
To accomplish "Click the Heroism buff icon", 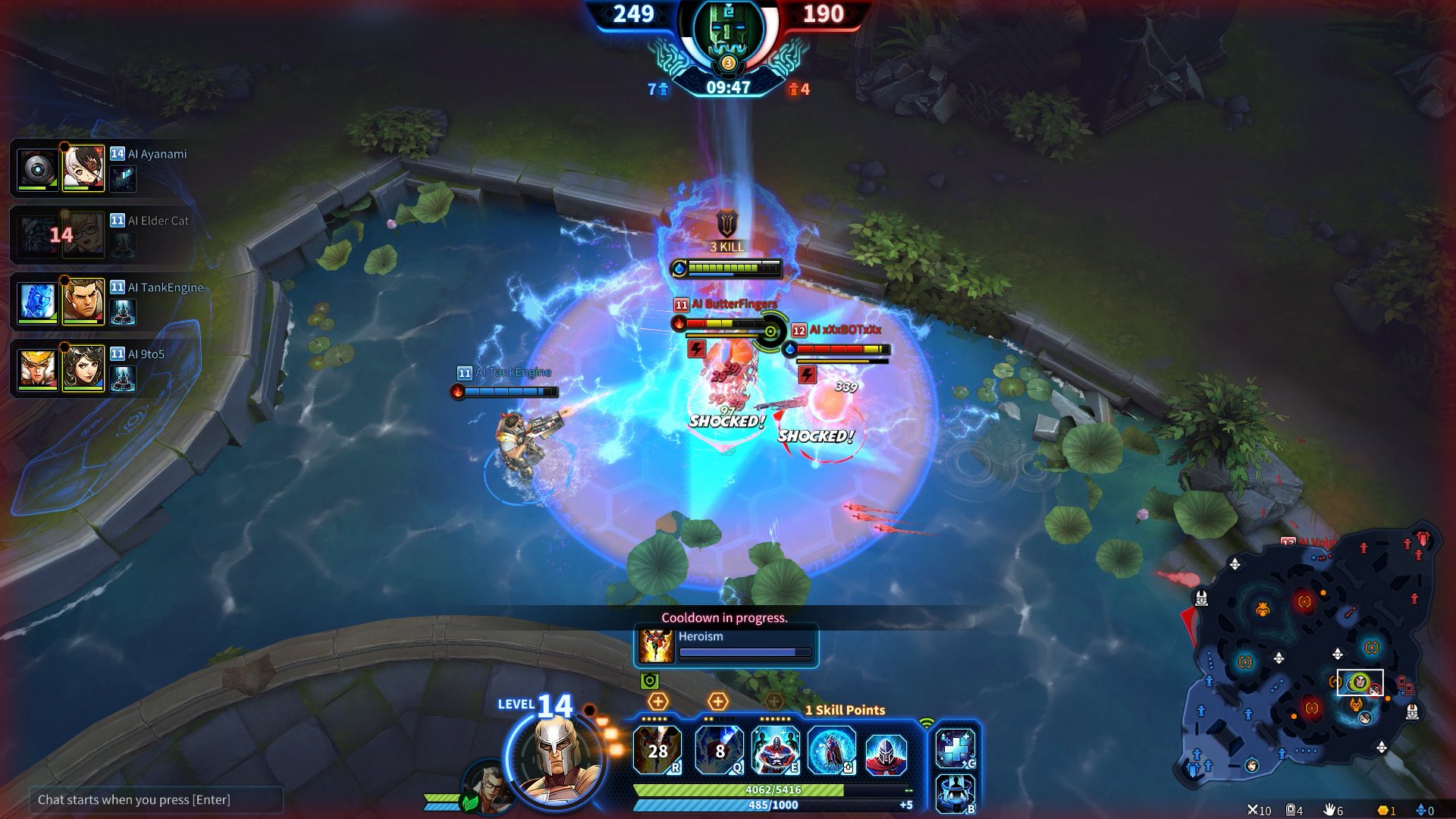I will pos(656,645).
